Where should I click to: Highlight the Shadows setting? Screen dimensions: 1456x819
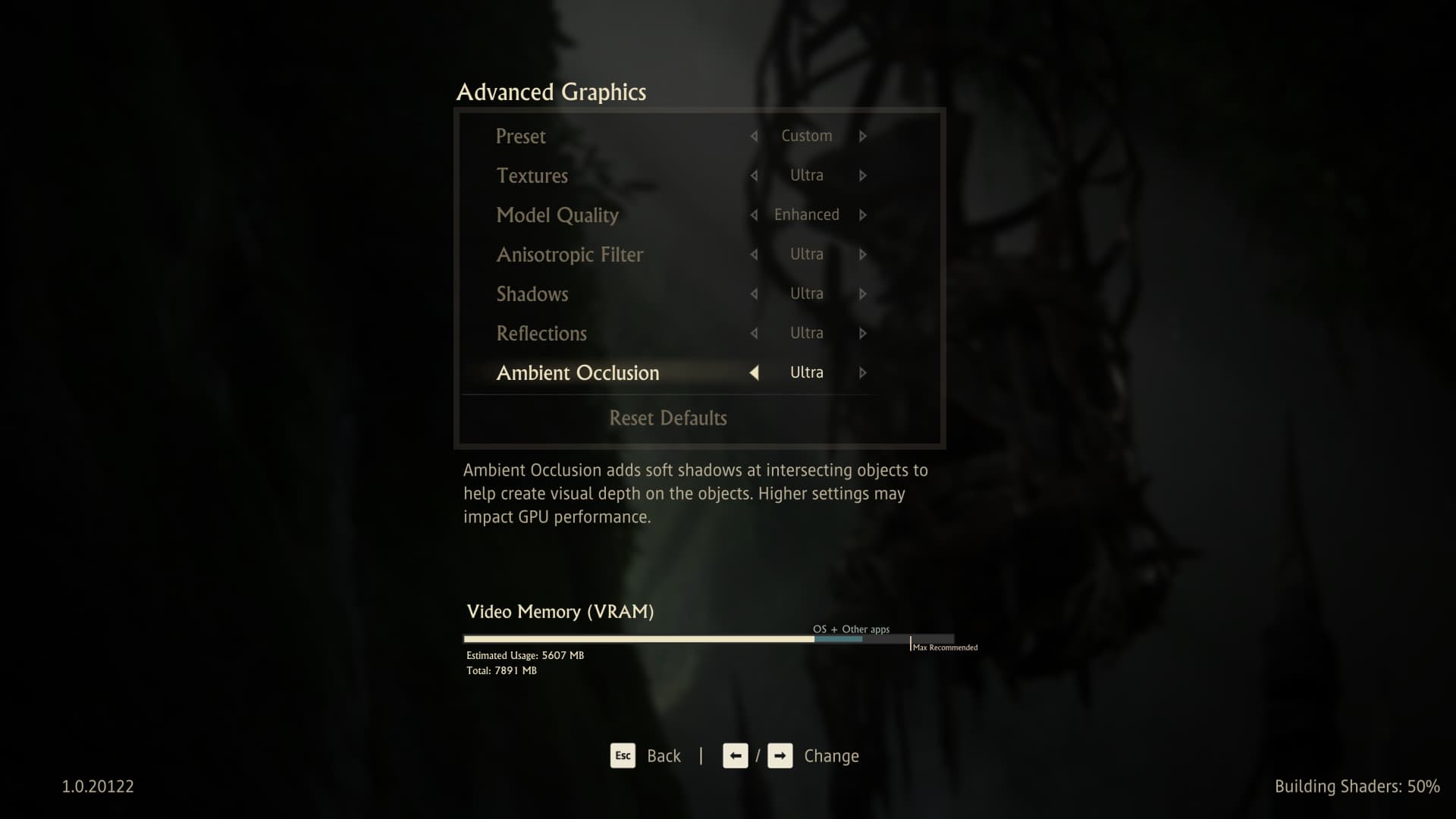click(x=532, y=294)
